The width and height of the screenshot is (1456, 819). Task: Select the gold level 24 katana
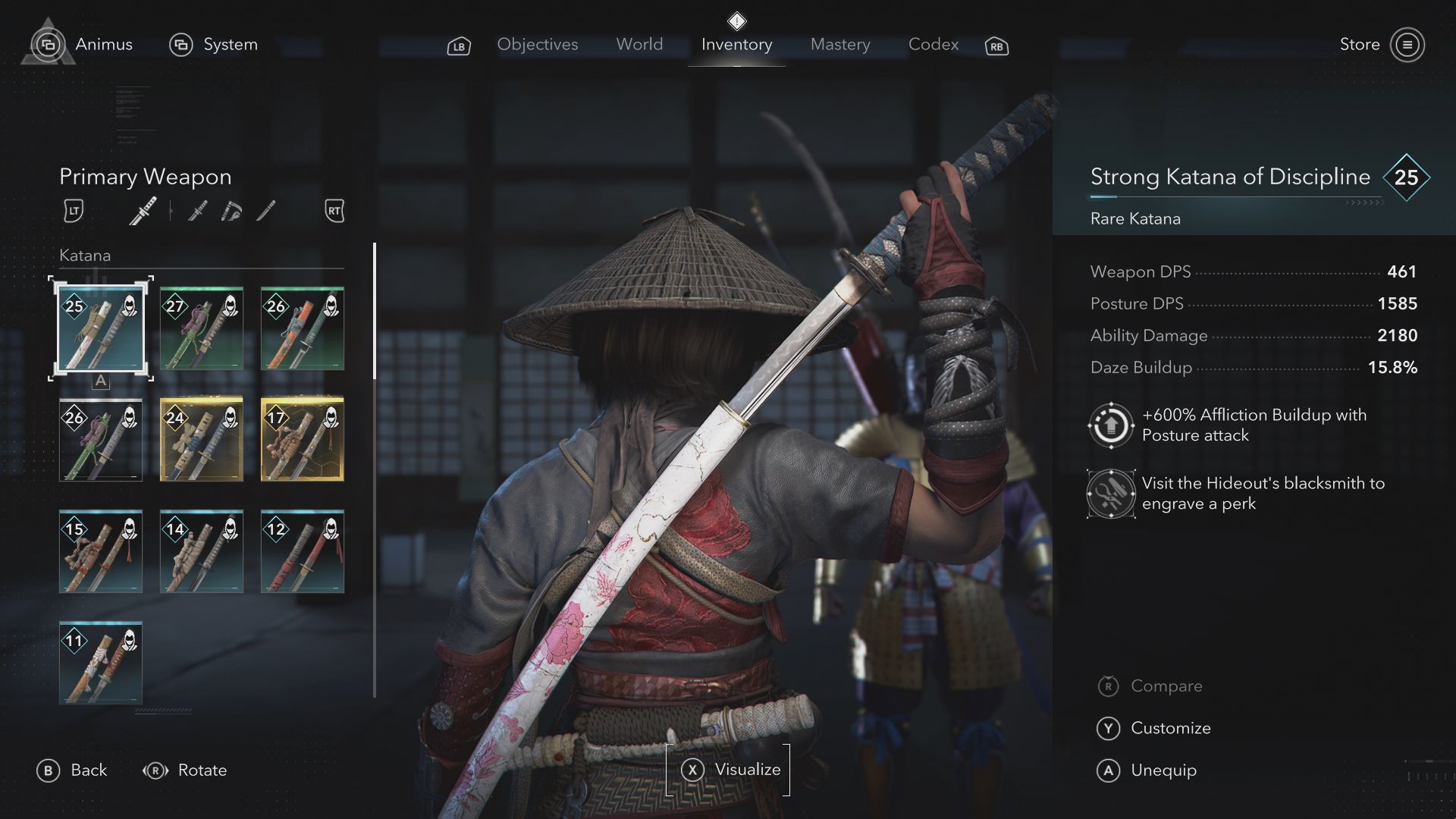tap(202, 440)
